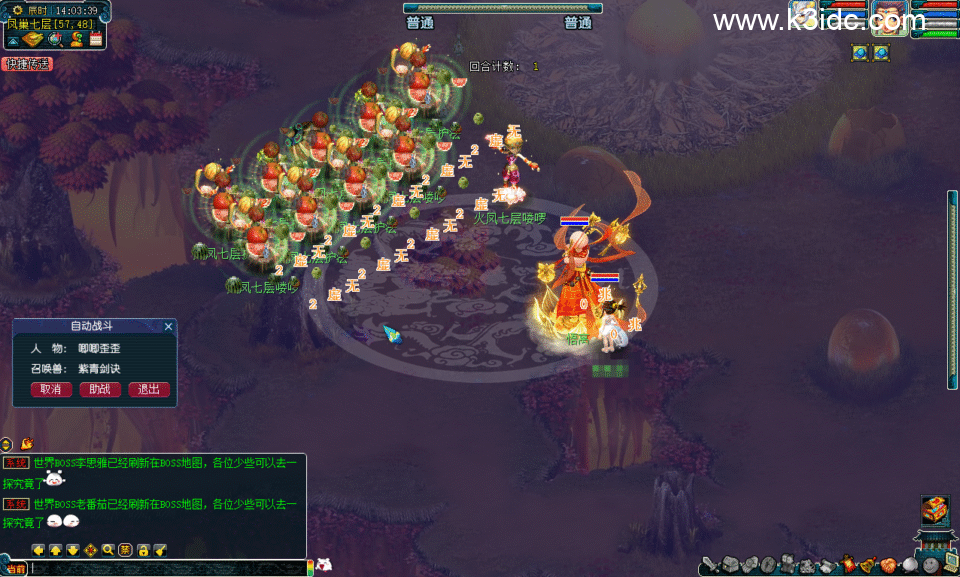The image size is (960, 577).
Task: Open the treasure chest icon above the gate
Action: (x=934, y=509)
